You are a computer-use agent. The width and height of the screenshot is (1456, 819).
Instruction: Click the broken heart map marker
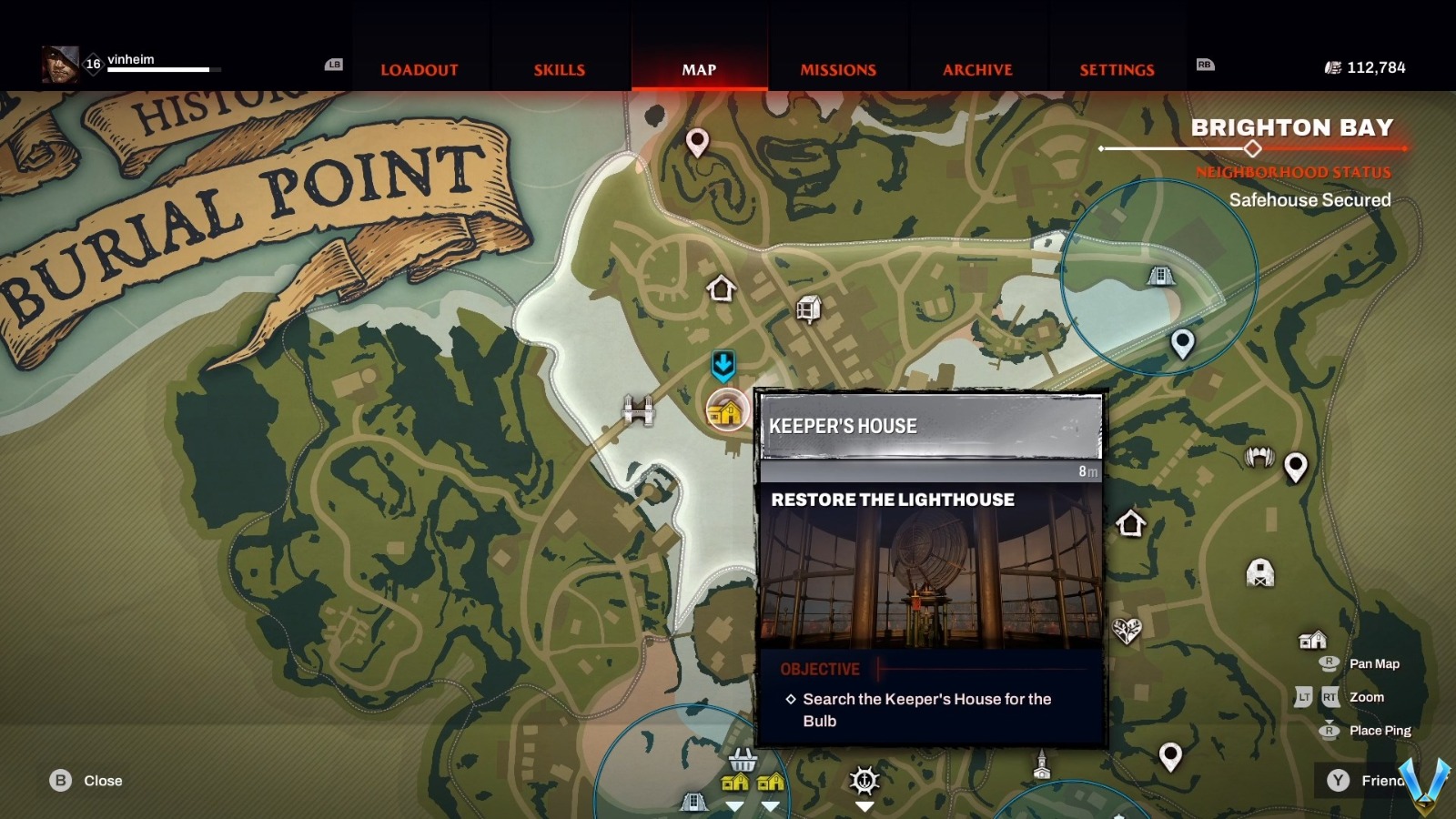coord(1127,630)
